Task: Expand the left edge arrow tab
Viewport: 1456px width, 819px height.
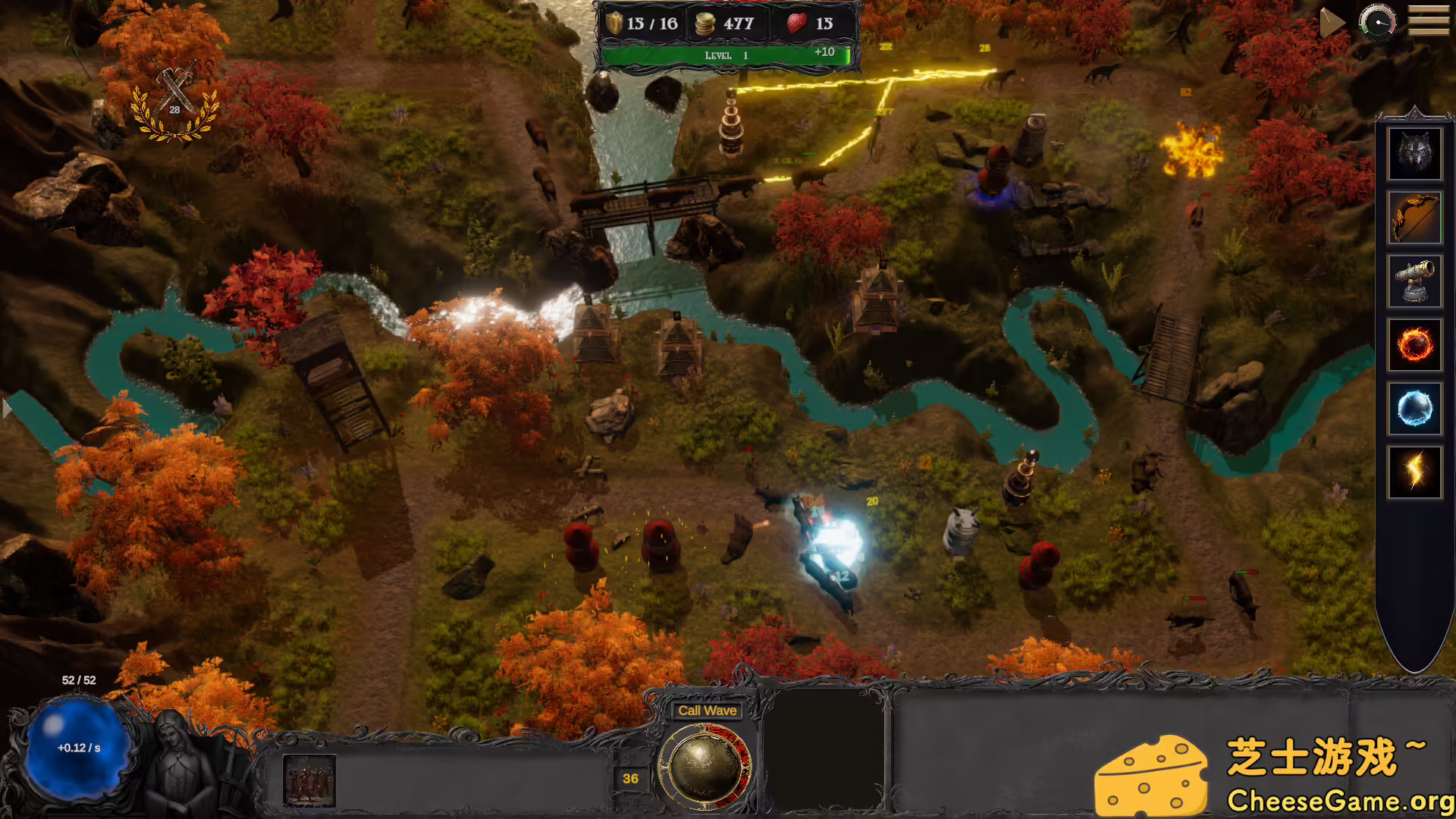Action: pyautogui.click(x=7, y=409)
